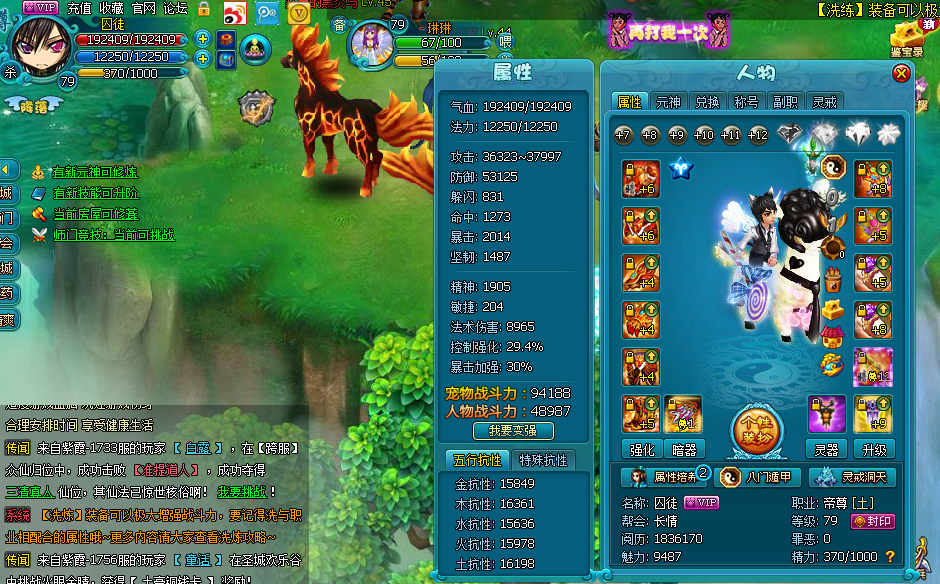Viewport: 940px width, 584px height.
Task: Open the 暗器 hidden weapon button
Action: tap(684, 449)
